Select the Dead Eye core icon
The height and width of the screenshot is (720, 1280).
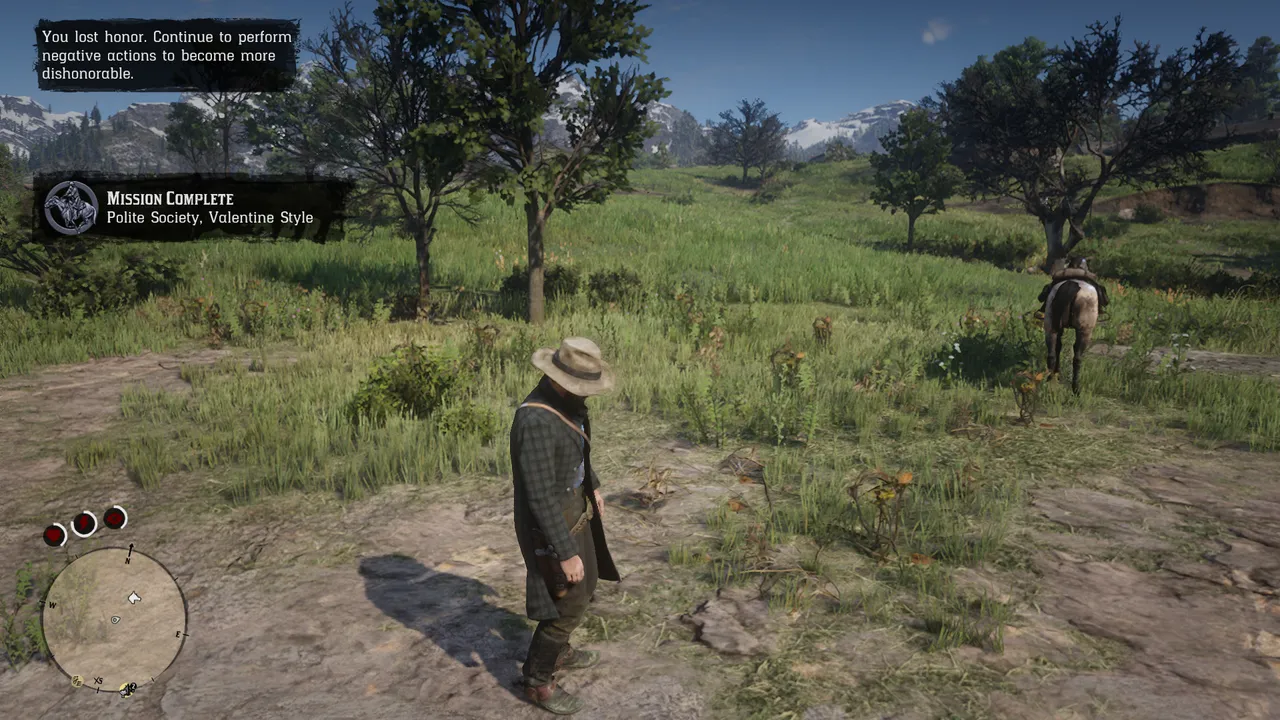click(115, 517)
